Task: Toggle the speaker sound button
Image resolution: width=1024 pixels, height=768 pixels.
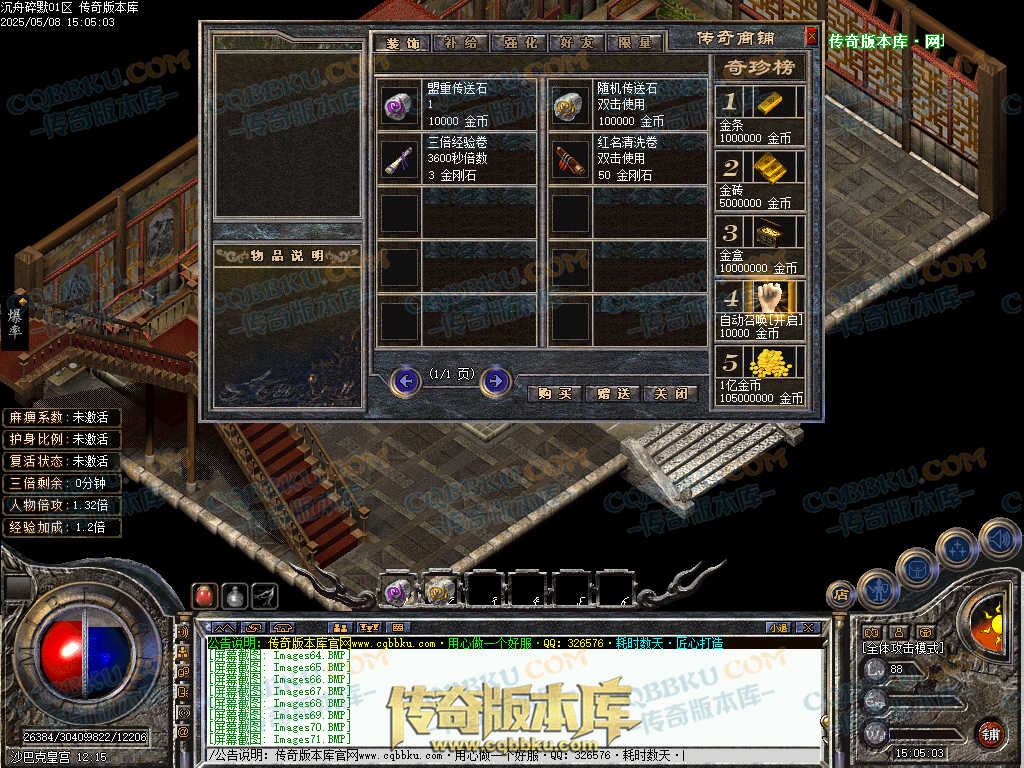Action: point(1000,538)
